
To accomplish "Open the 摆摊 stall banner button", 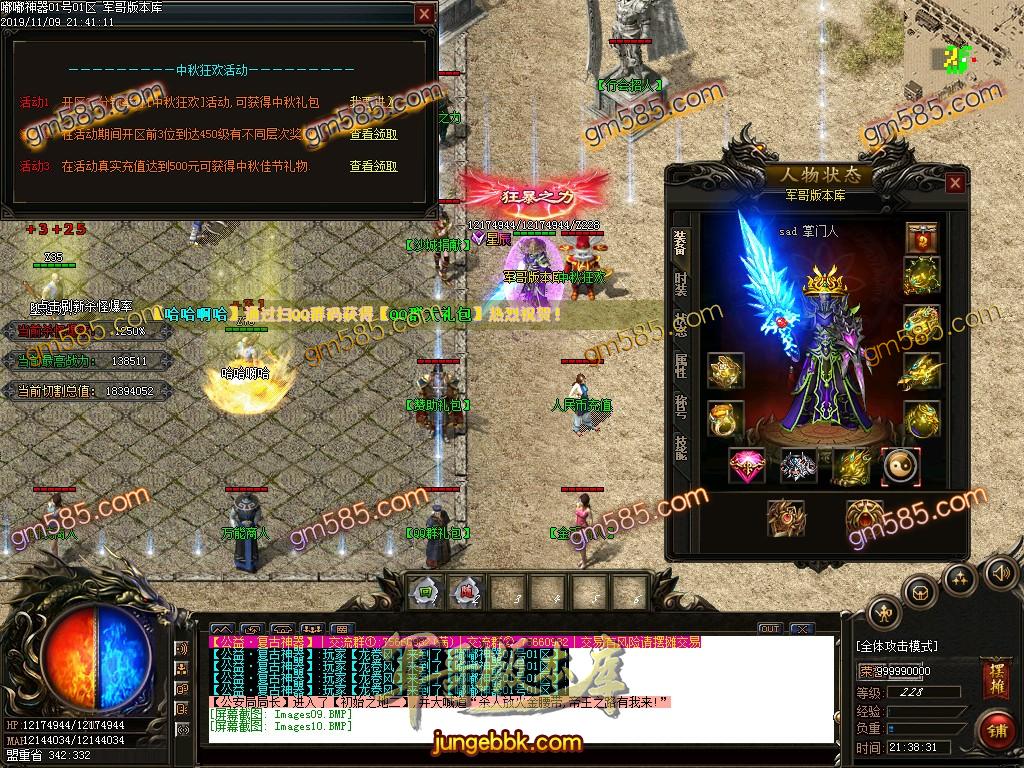I will coord(994,674).
